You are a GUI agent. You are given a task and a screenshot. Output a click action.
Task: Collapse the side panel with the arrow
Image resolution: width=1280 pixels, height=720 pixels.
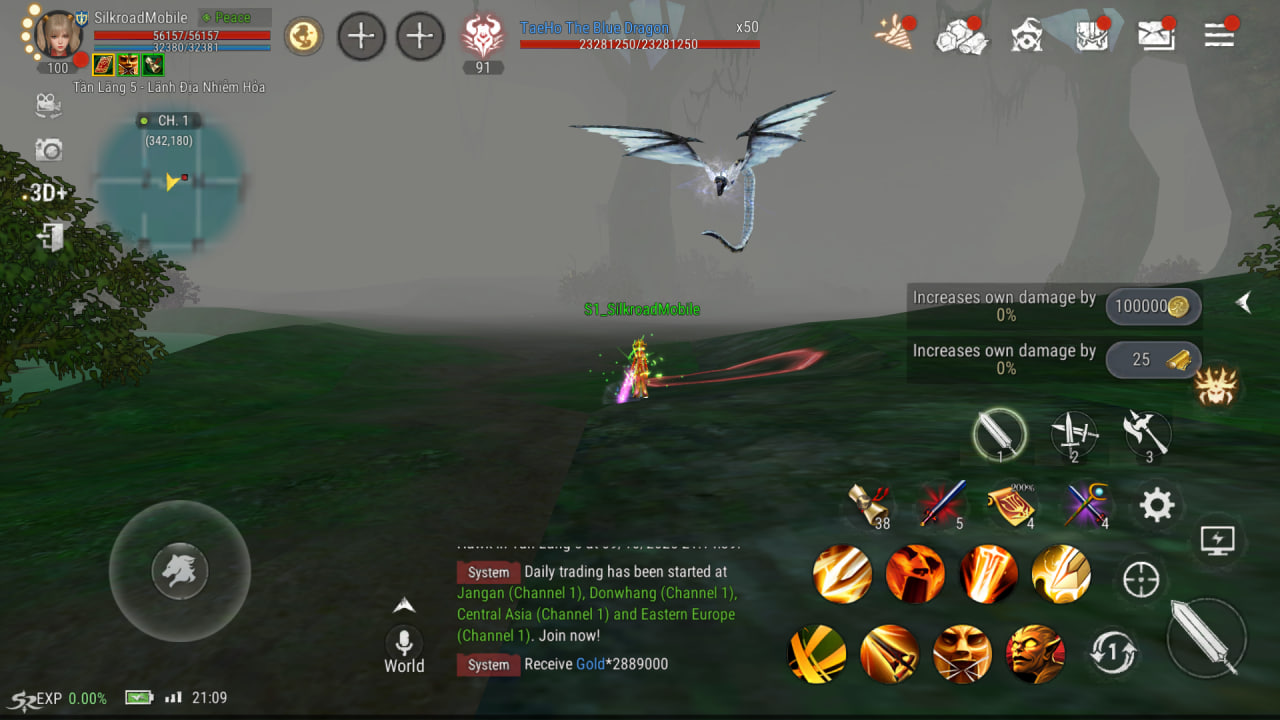point(1243,302)
